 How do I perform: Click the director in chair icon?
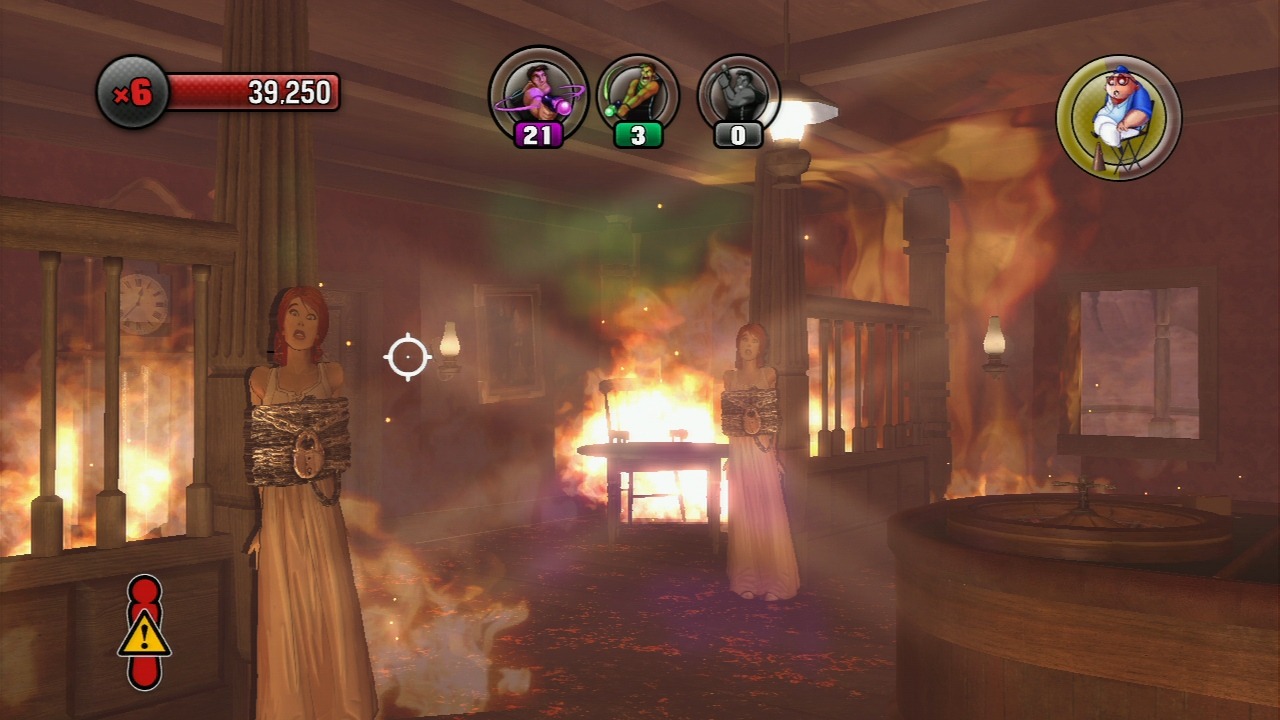[1118, 117]
